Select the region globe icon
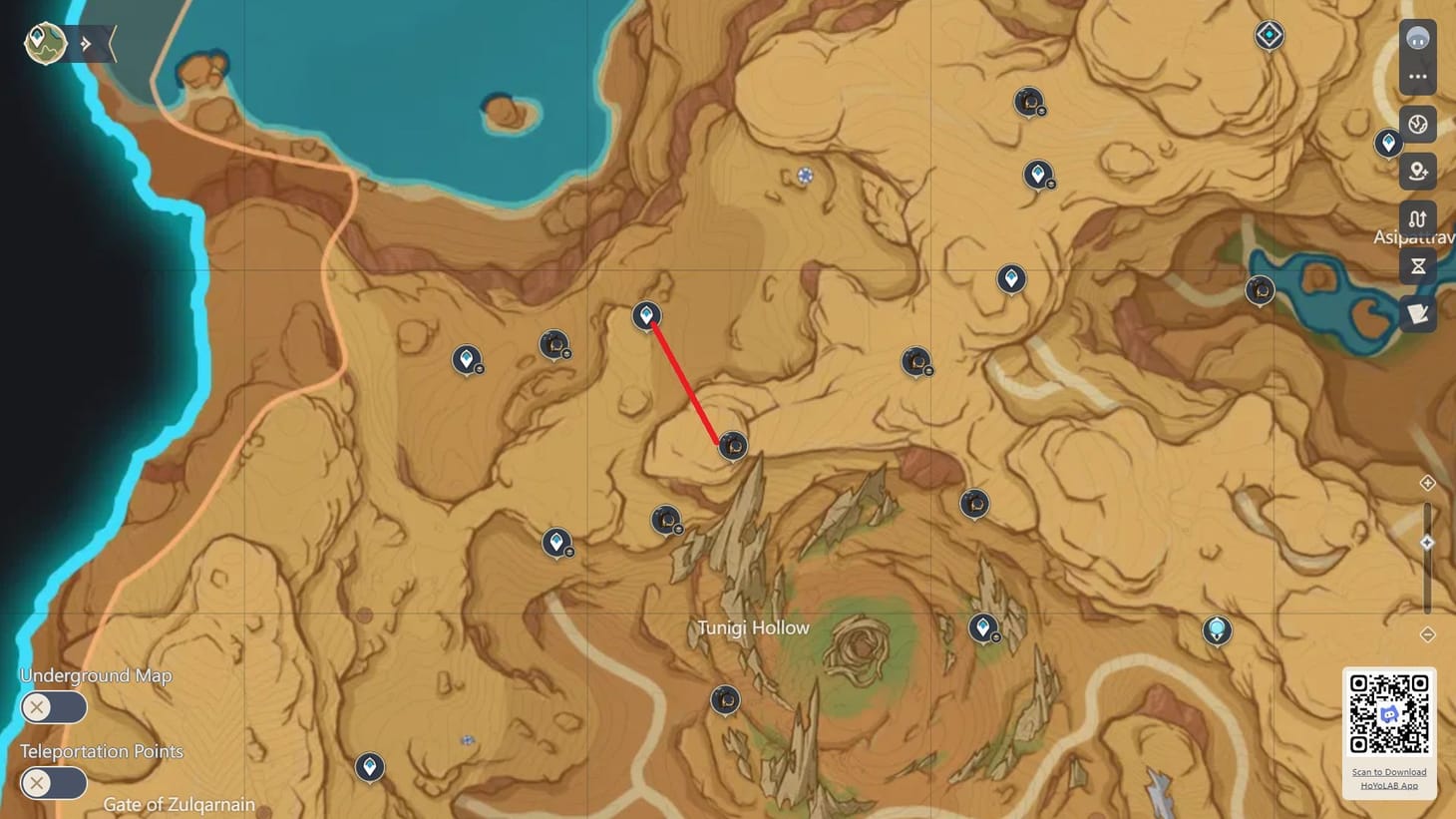Screen dimensions: 1456x819 coord(1417,124)
